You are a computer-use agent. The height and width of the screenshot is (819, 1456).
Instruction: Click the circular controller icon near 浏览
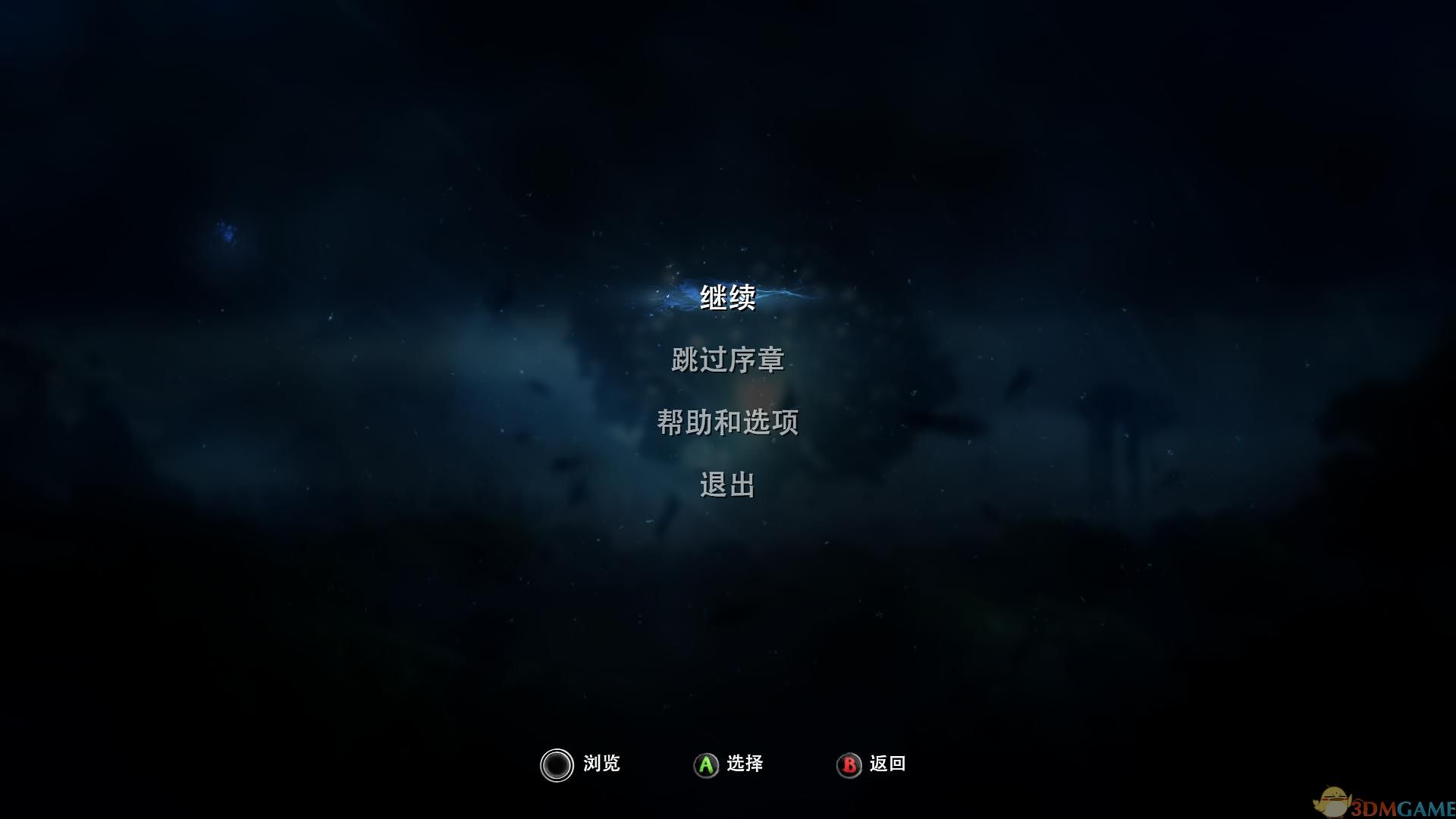point(557,765)
